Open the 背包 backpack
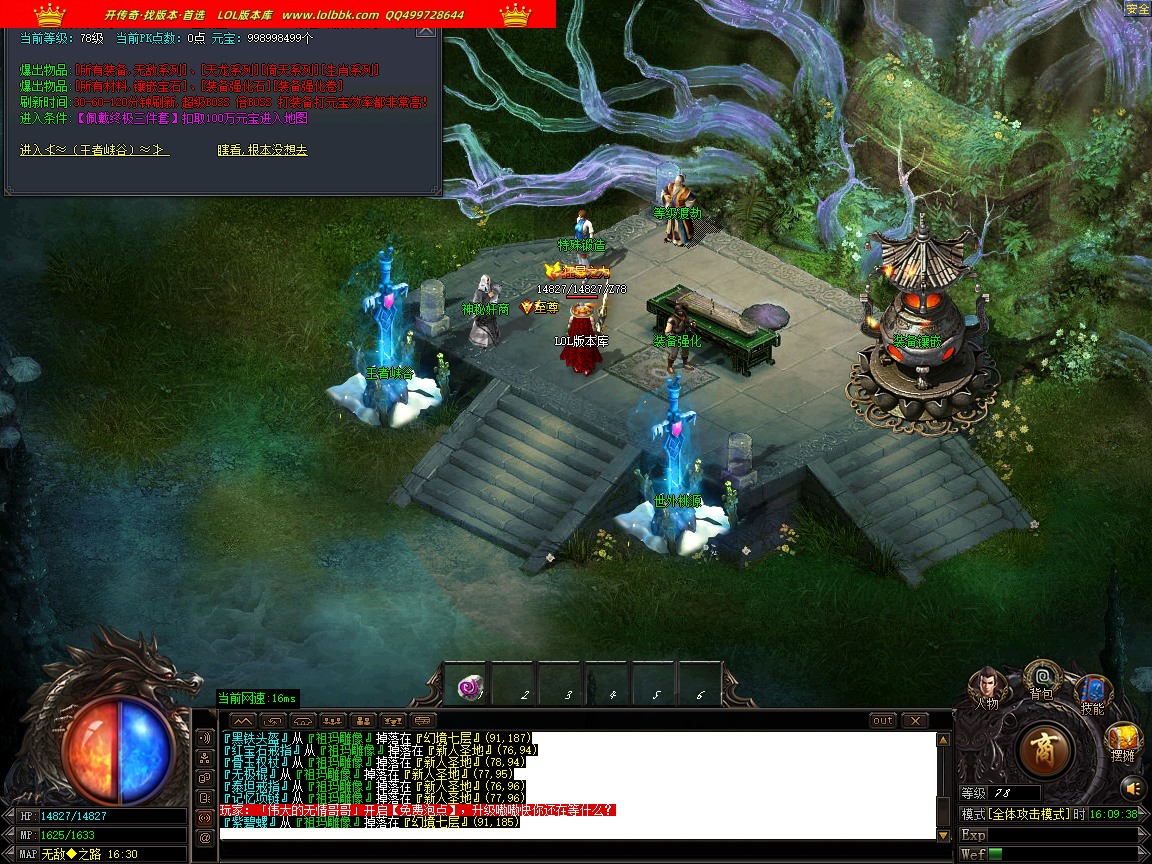 (x=1042, y=680)
